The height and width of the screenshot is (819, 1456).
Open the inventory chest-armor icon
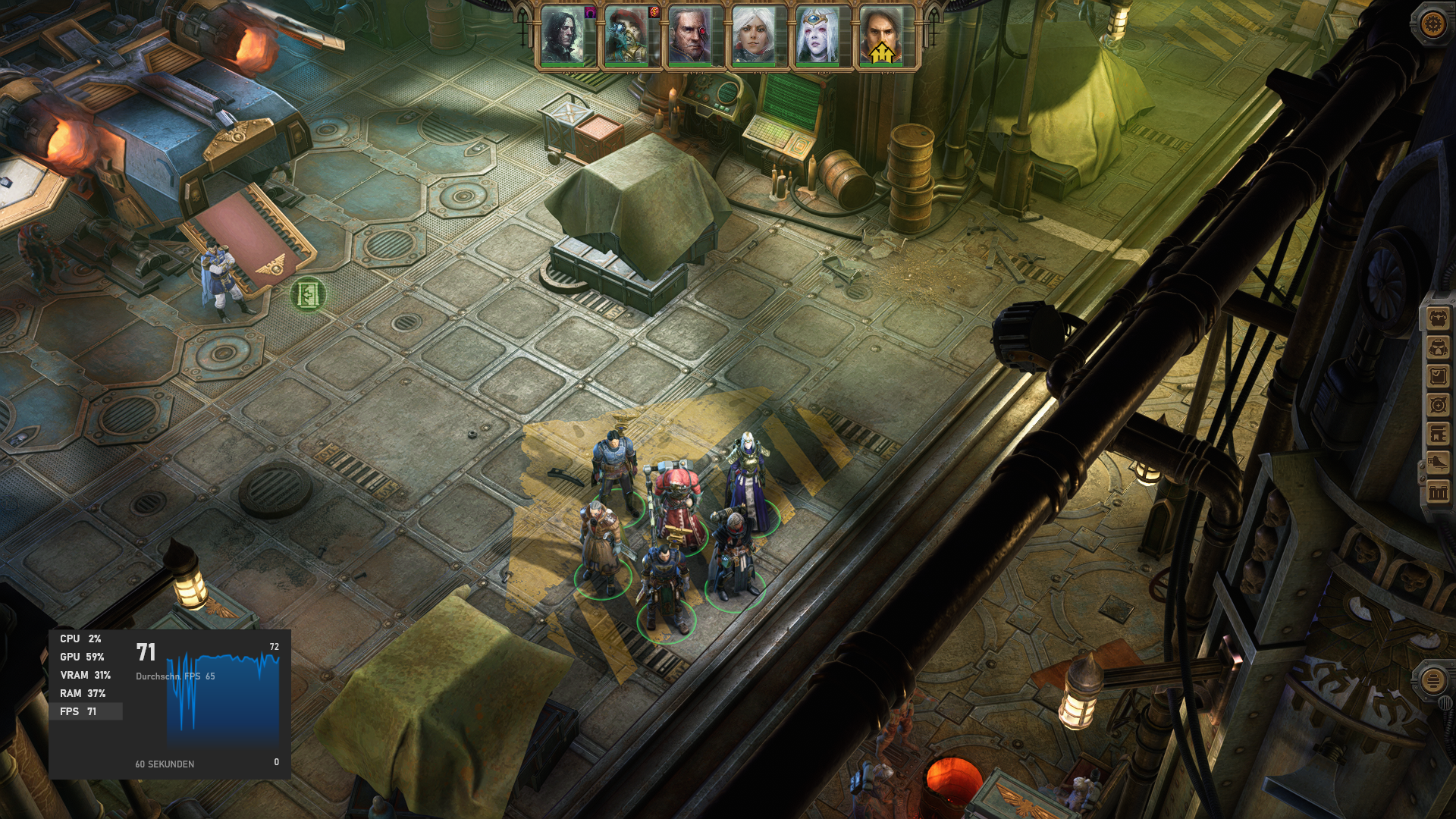(x=1438, y=319)
